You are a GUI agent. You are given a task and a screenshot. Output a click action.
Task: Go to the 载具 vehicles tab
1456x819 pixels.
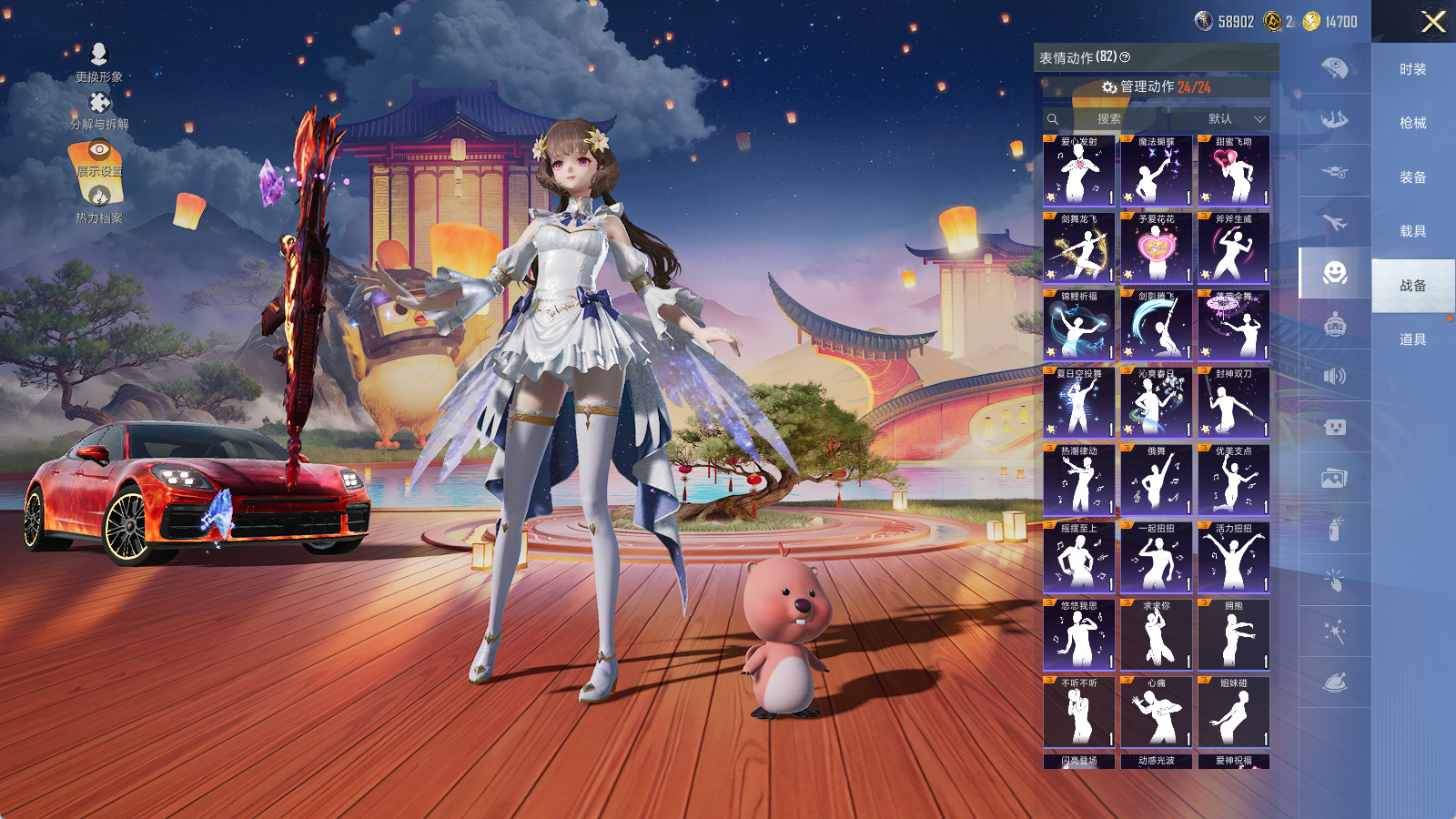pyautogui.click(x=1412, y=231)
